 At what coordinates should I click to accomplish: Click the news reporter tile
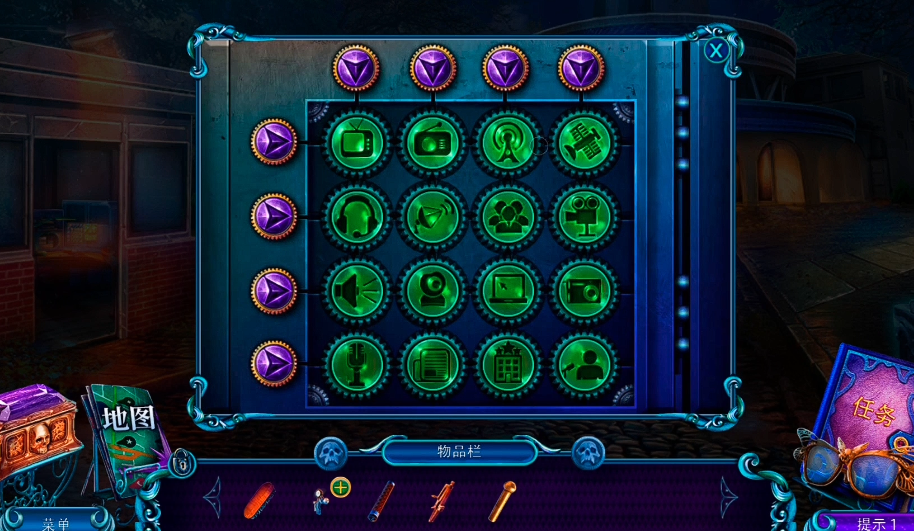[x=582, y=363]
